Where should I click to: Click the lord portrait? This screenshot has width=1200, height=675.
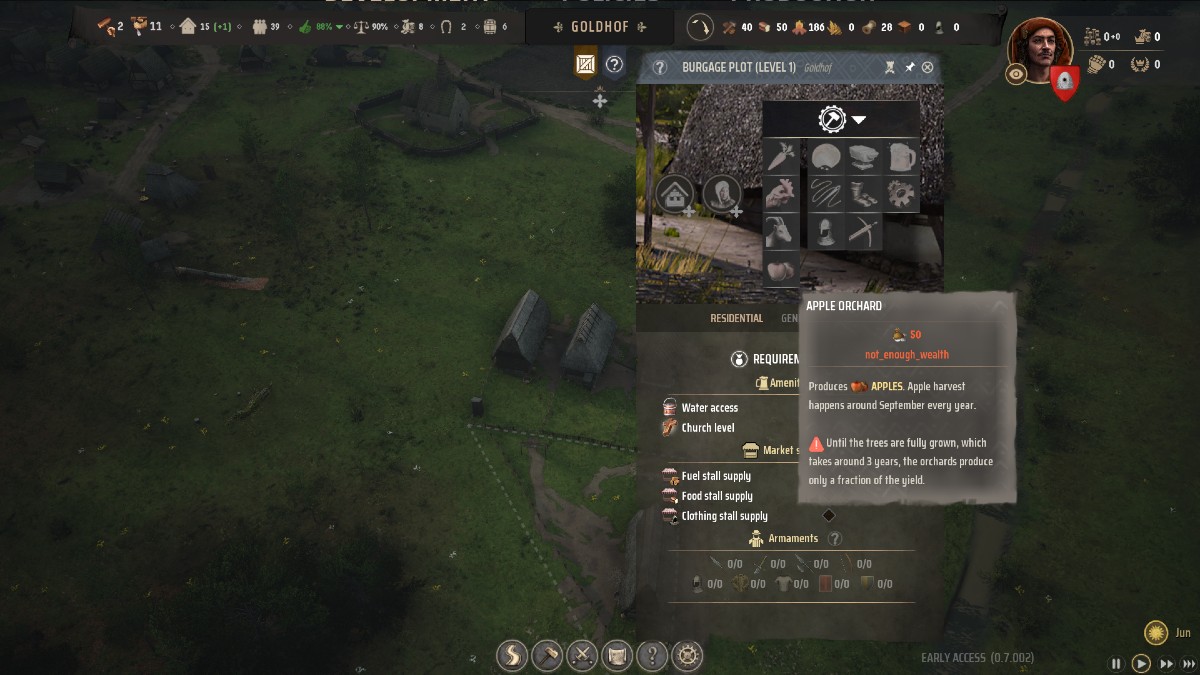1038,47
